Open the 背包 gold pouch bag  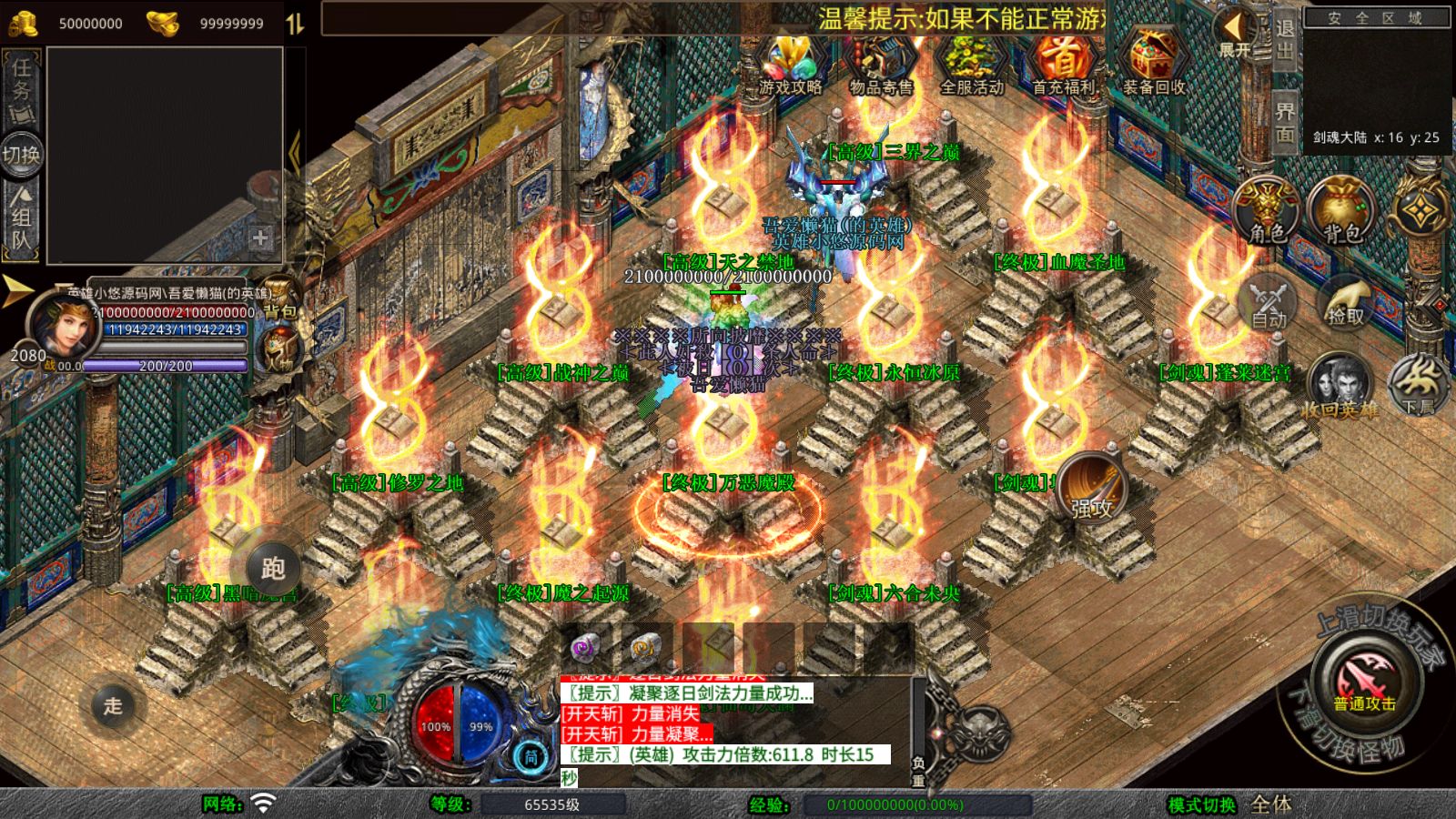pyautogui.click(x=1340, y=211)
